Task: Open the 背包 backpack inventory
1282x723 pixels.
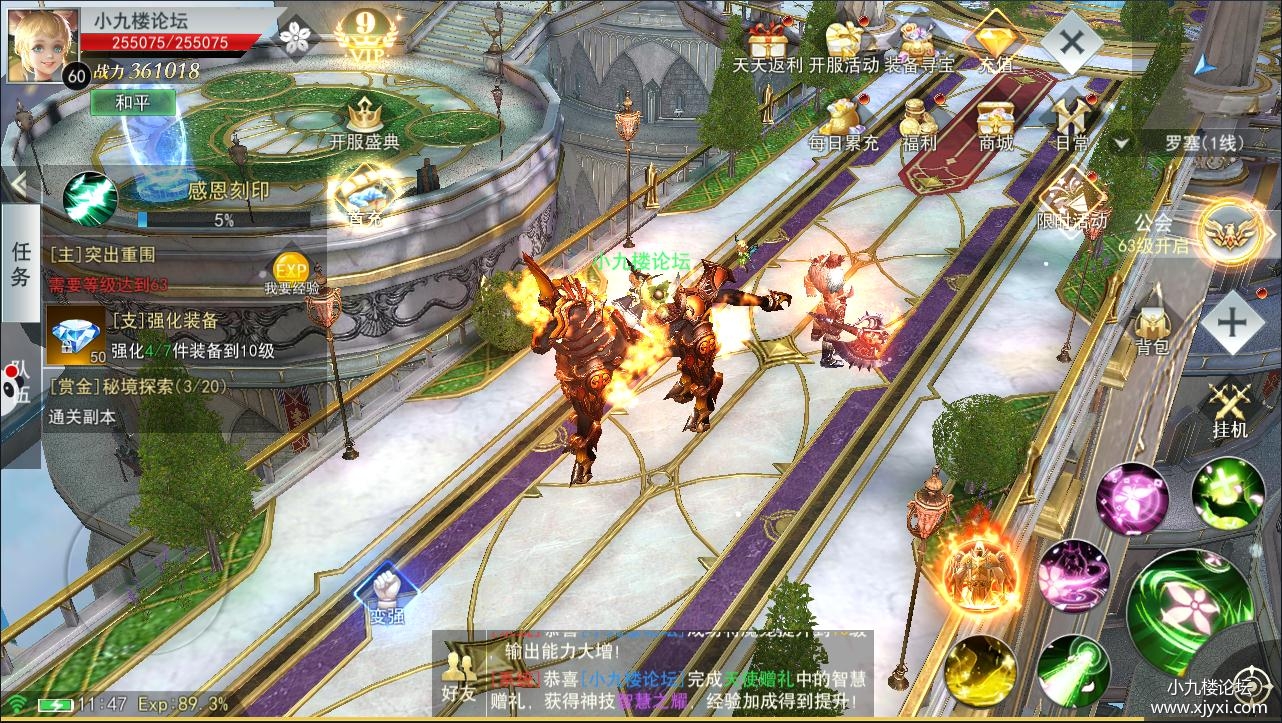Action: (x=1152, y=330)
